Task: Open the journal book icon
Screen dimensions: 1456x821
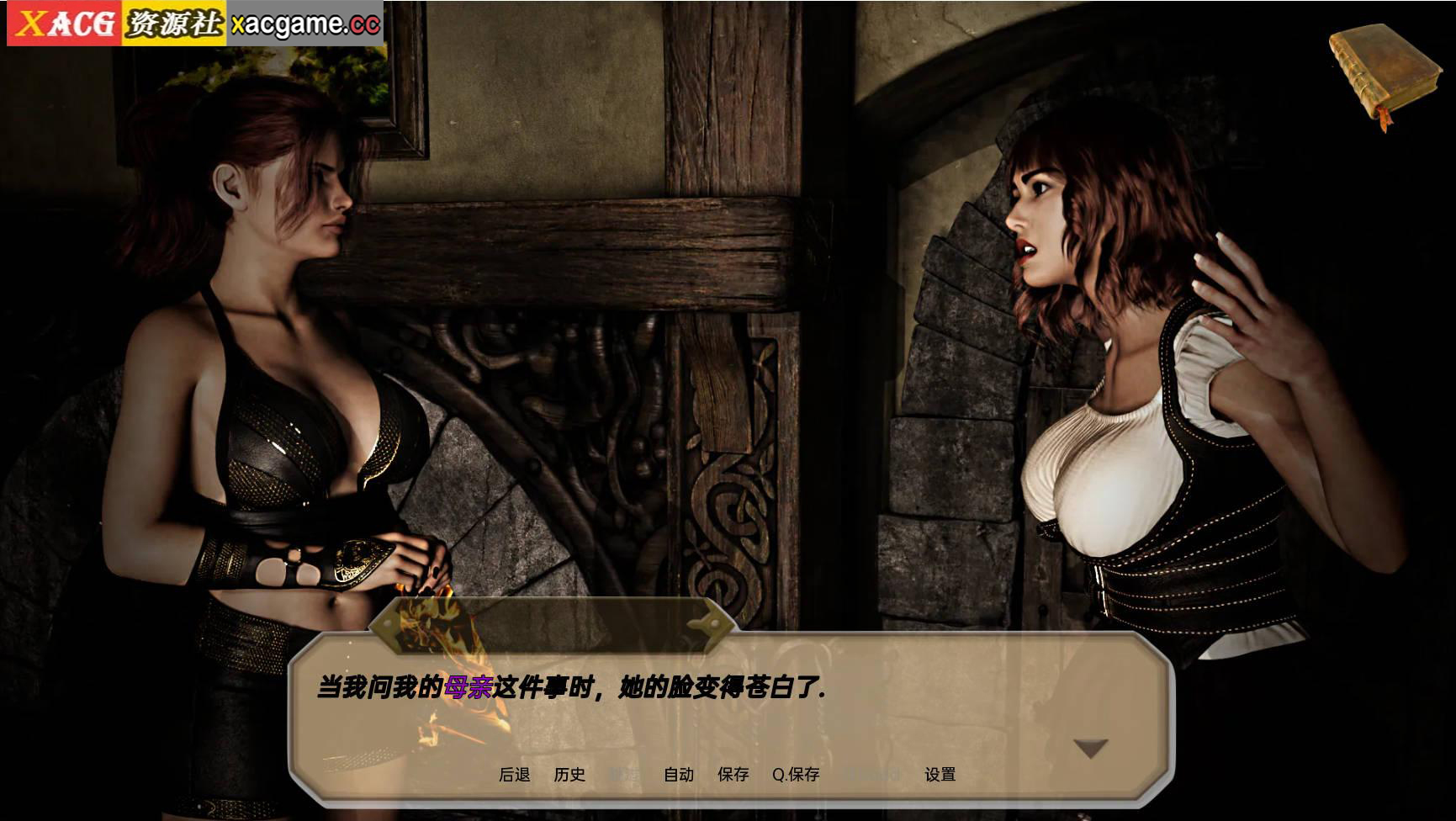Action: (1384, 74)
